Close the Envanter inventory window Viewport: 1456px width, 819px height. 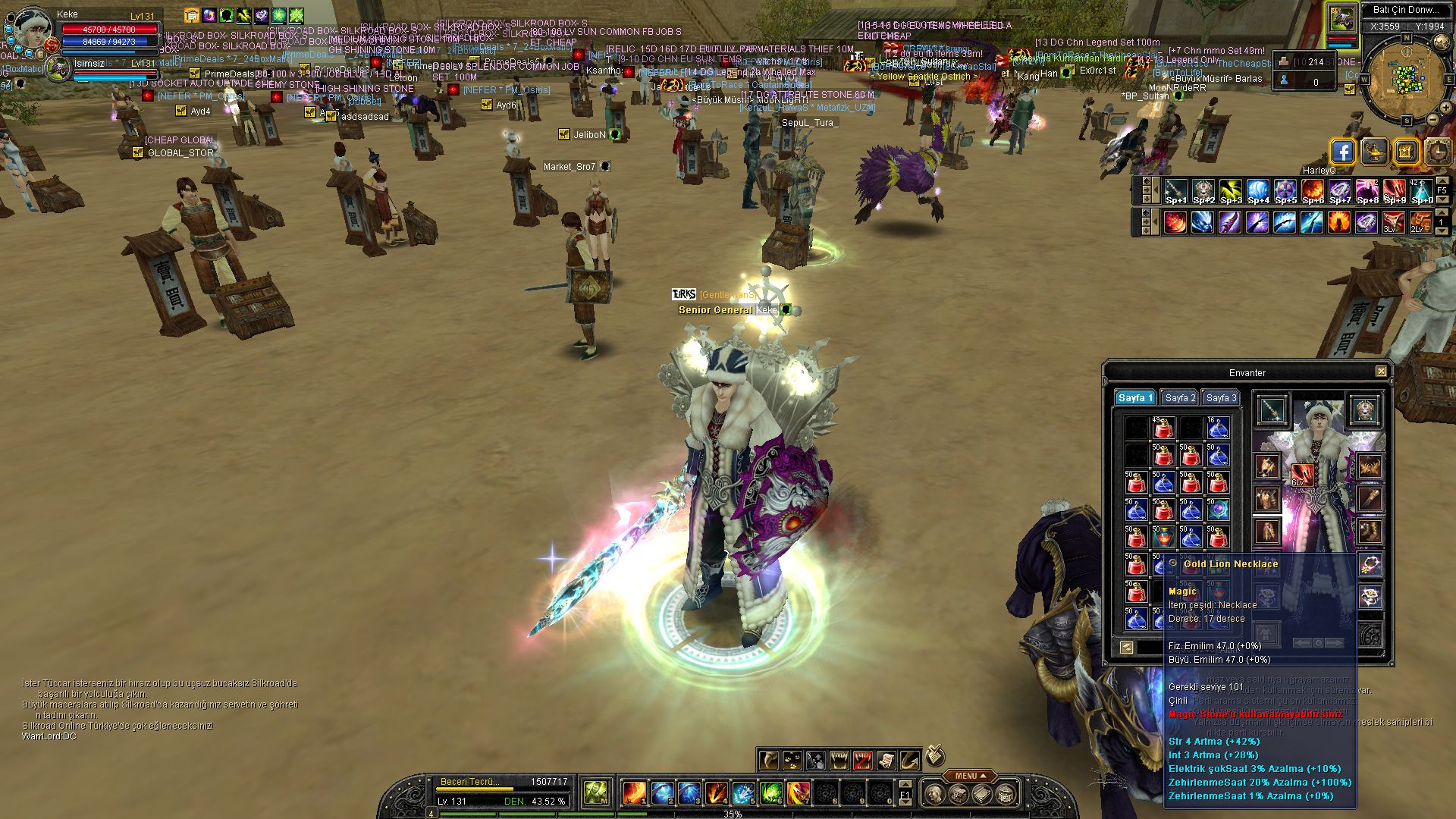click(1381, 372)
